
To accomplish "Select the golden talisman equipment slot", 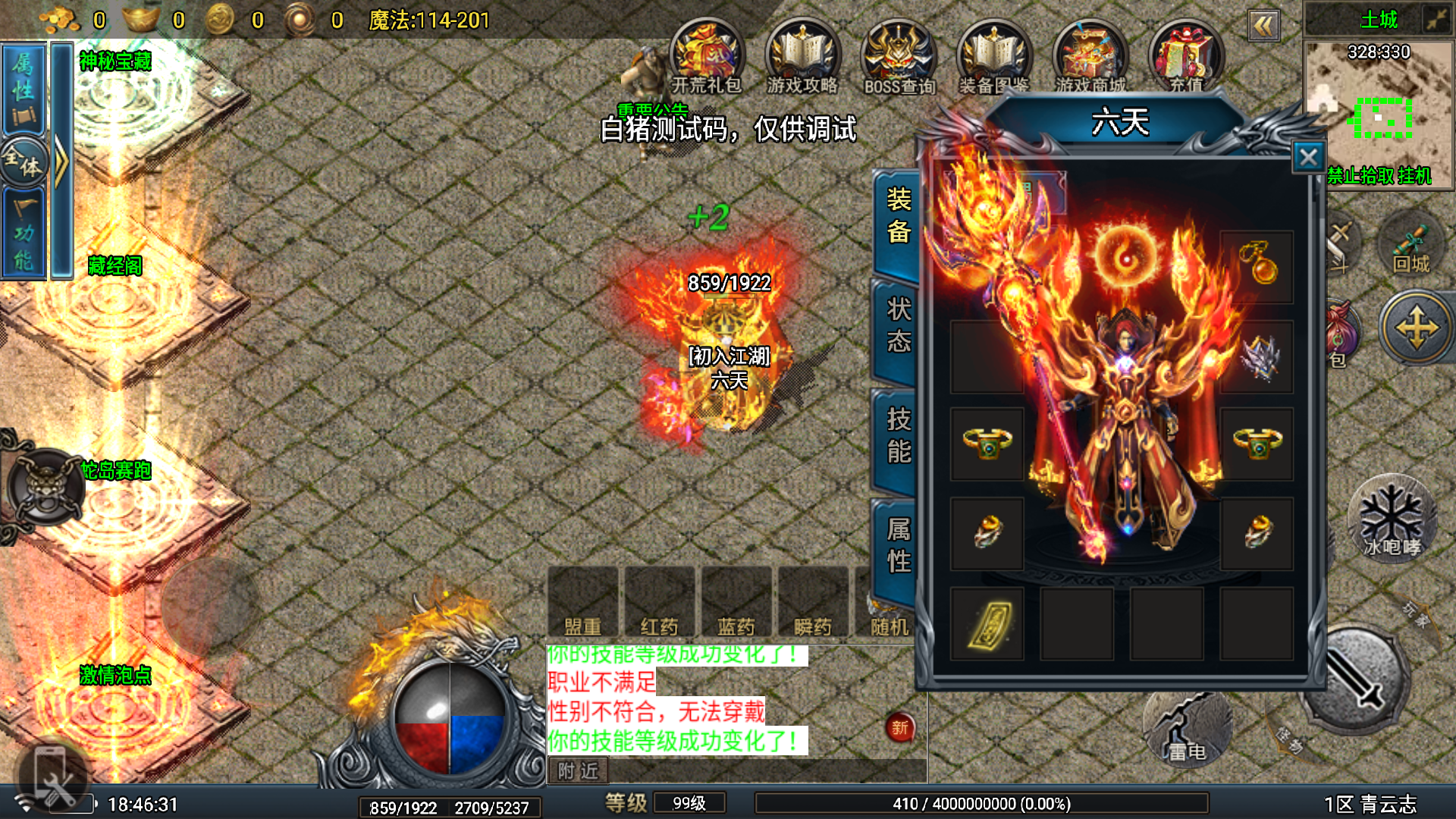I will (987, 624).
